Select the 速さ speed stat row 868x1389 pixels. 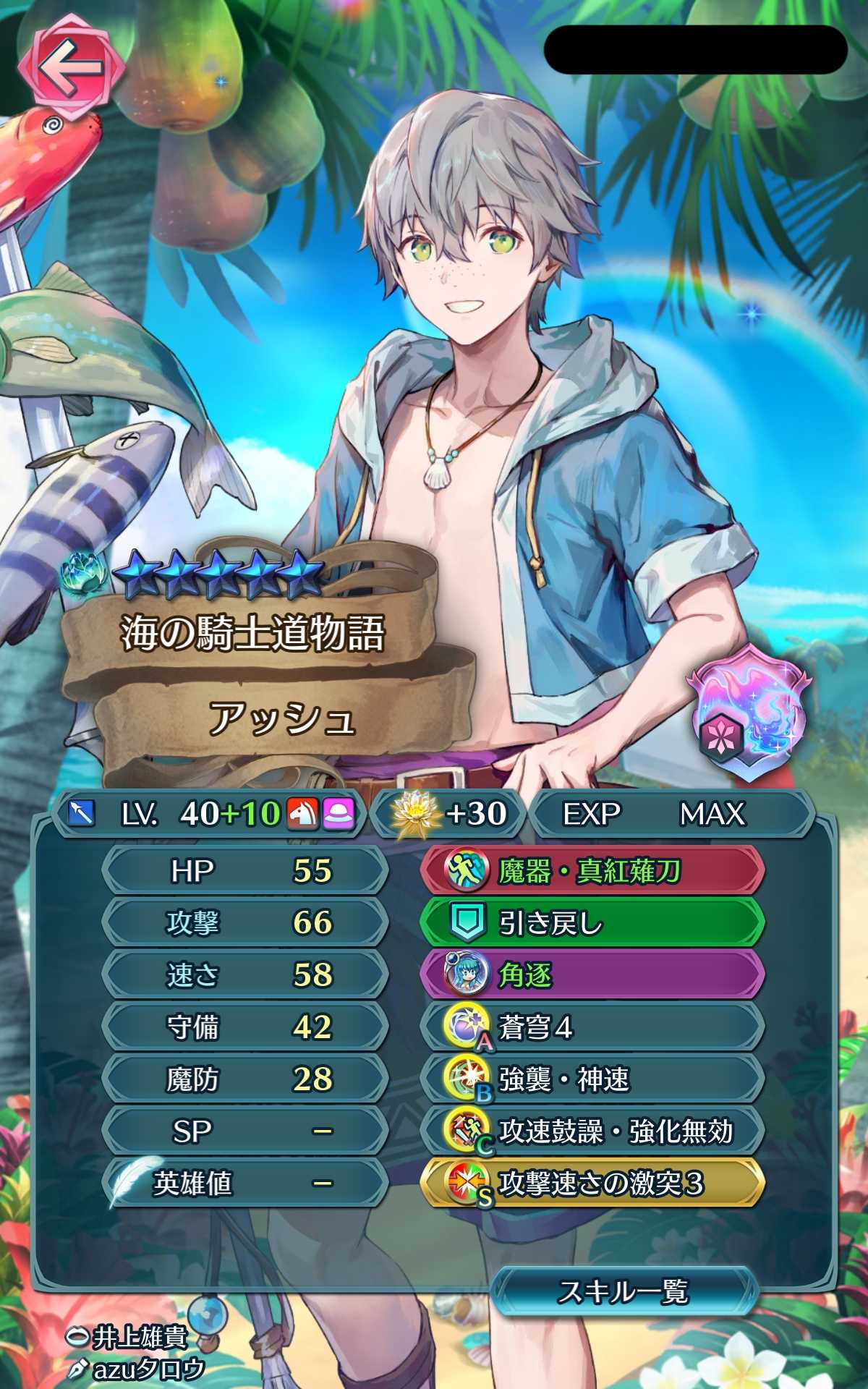click(x=246, y=975)
